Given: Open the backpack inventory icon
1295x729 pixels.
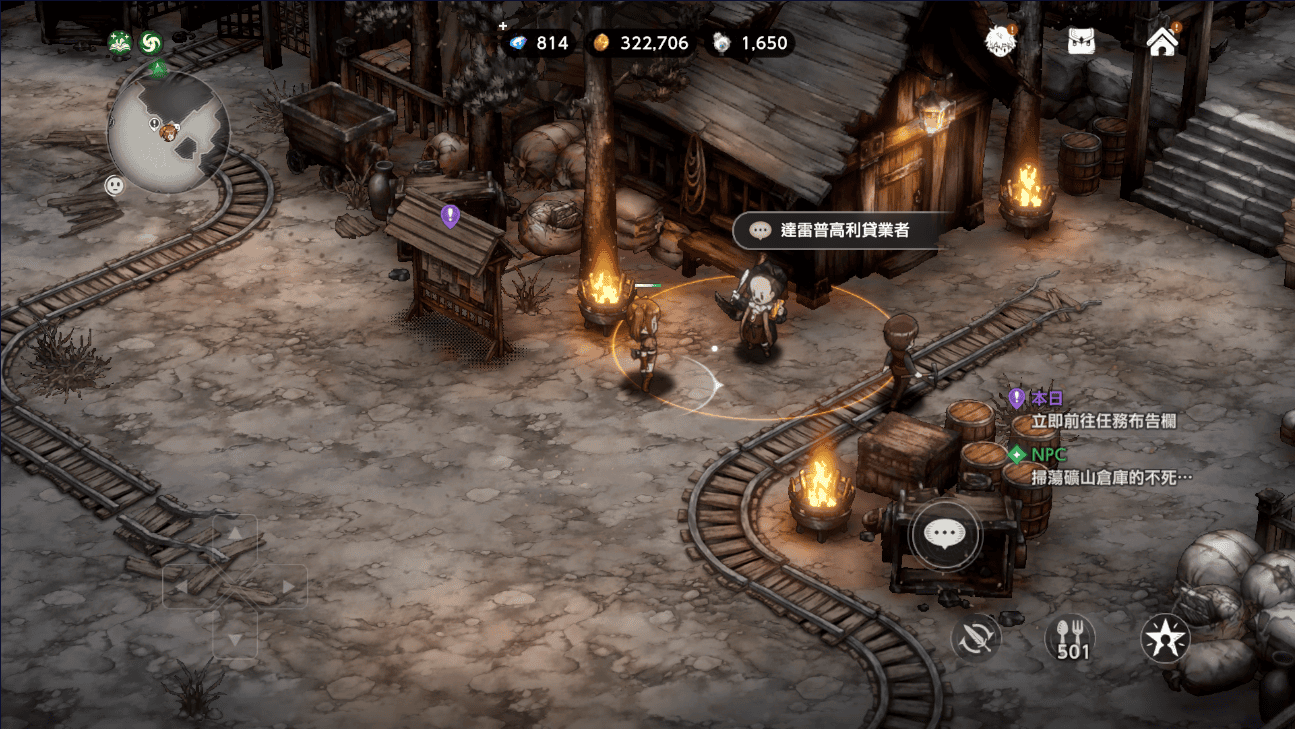Looking at the screenshot, I should 1075,42.
